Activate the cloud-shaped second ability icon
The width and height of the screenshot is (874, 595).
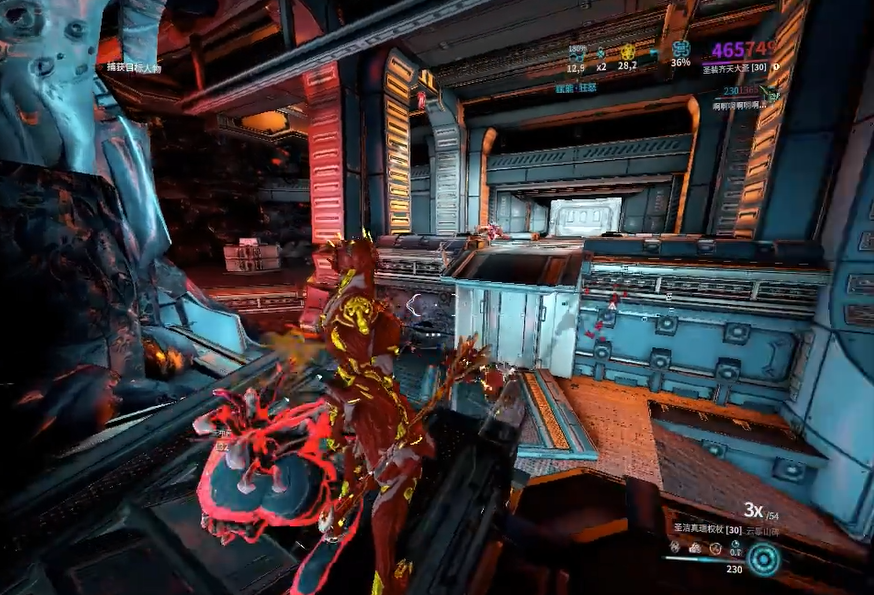695,547
